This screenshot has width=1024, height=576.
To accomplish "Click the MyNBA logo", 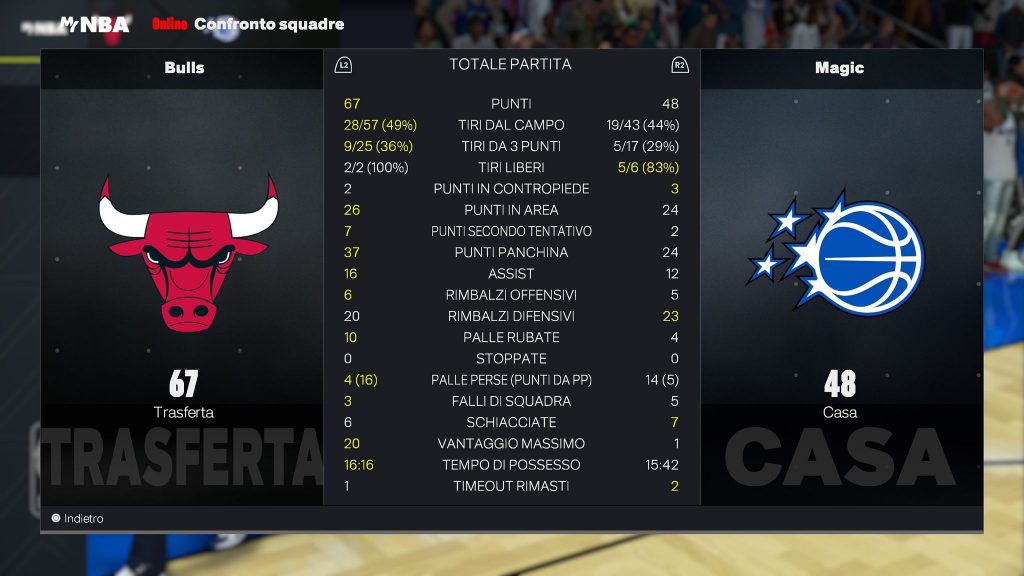I will 95,24.
